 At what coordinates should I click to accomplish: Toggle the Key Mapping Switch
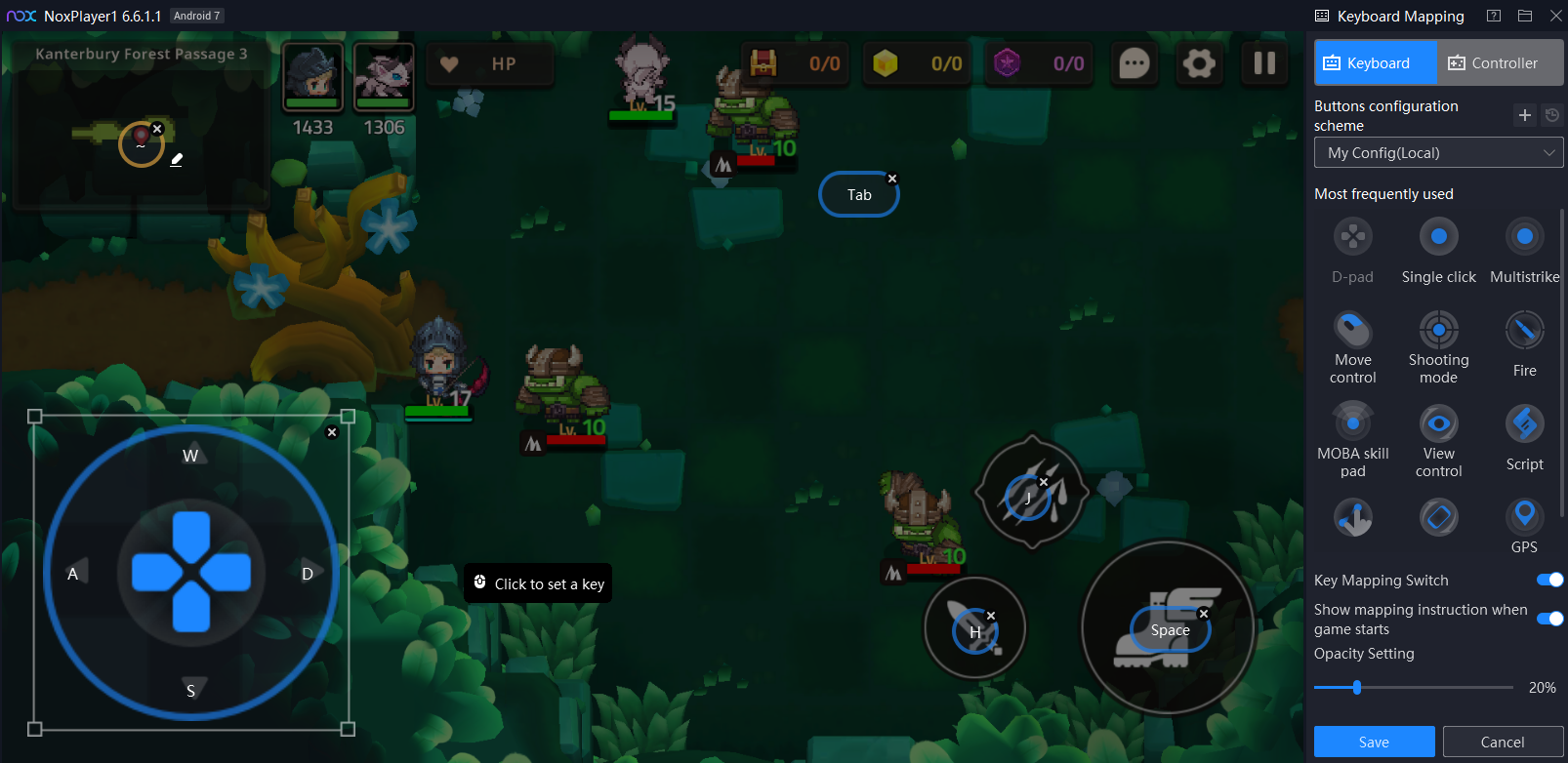[x=1549, y=580]
